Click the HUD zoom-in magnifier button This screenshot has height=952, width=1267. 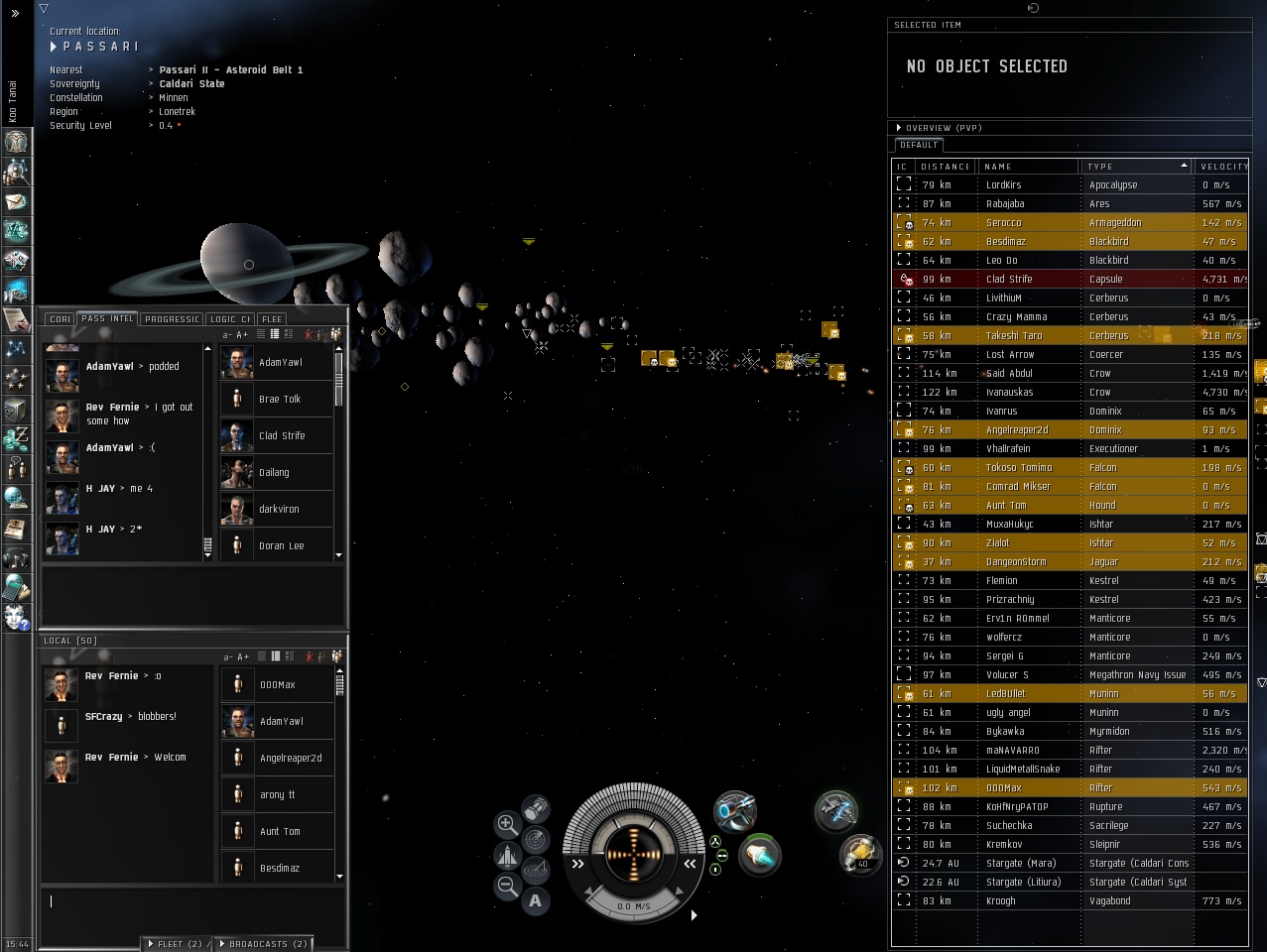point(507,823)
